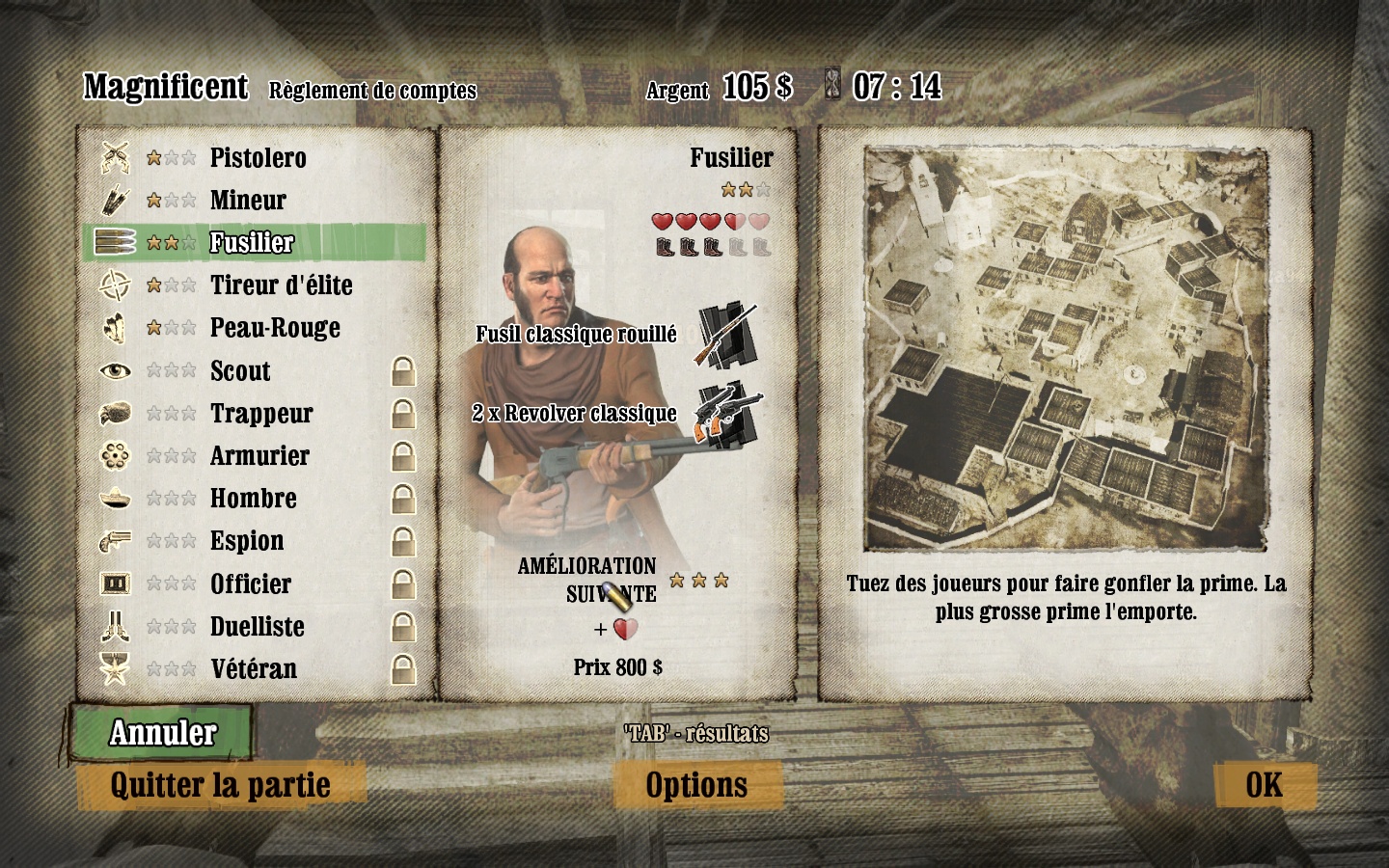Select the Pistolero class
This screenshot has width=1389, height=868.
click(x=258, y=157)
